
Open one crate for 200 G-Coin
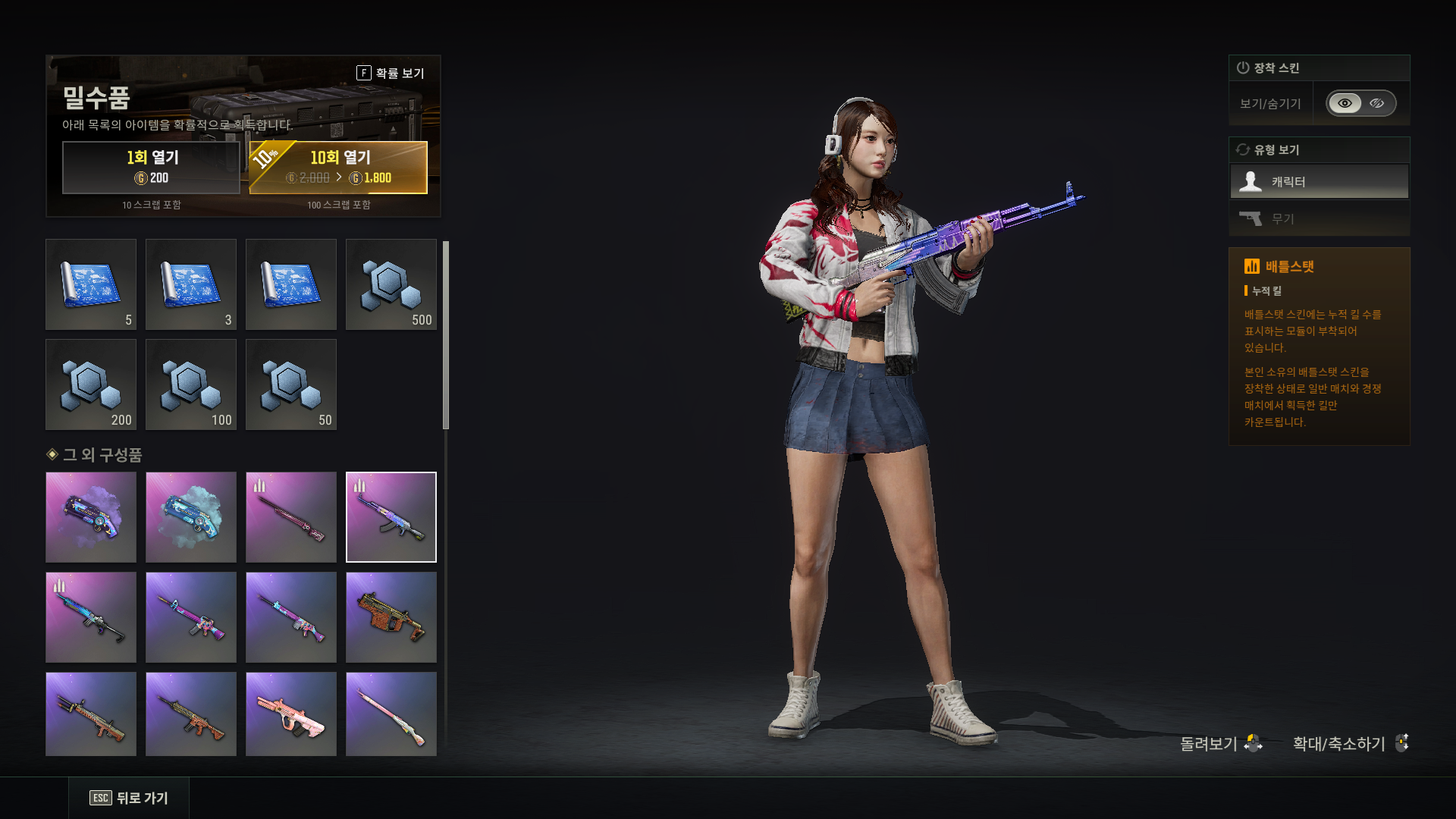click(x=151, y=168)
